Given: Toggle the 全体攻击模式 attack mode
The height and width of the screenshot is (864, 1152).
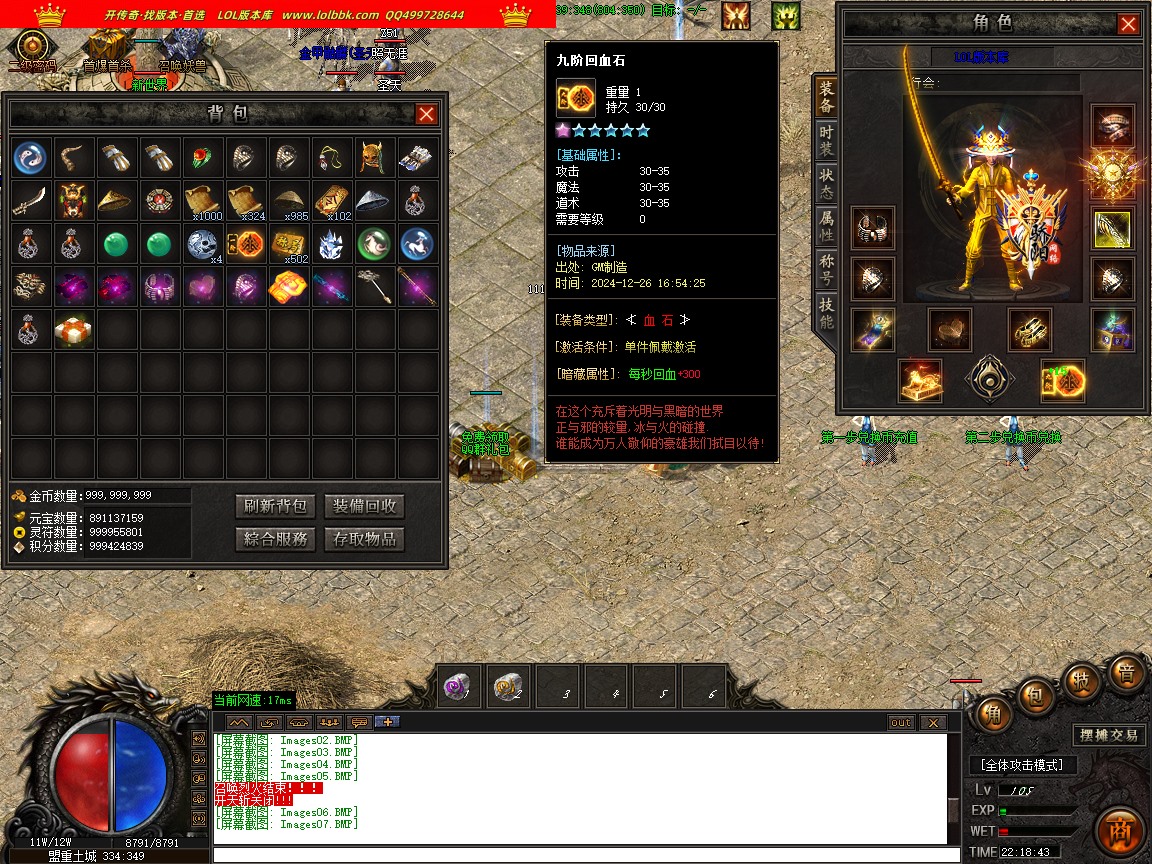Looking at the screenshot, I should point(1022,765).
